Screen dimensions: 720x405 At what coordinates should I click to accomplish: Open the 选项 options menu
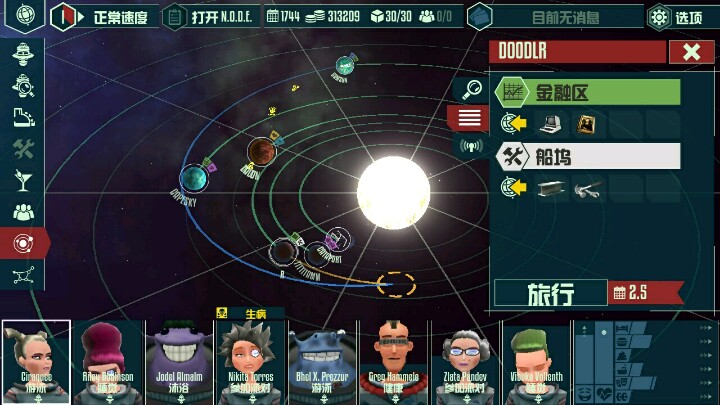[677, 17]
